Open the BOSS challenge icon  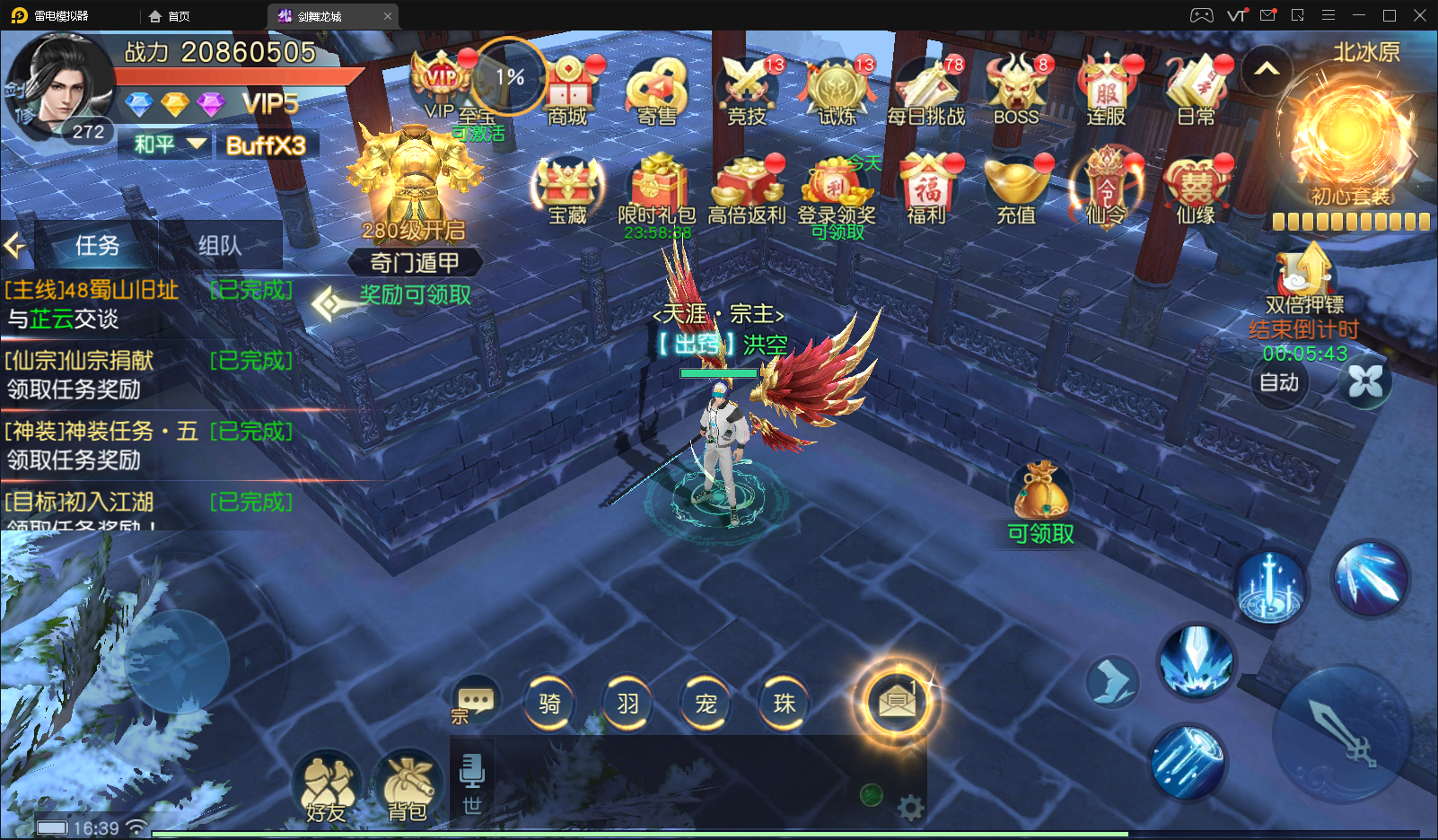coord(1016,91)
